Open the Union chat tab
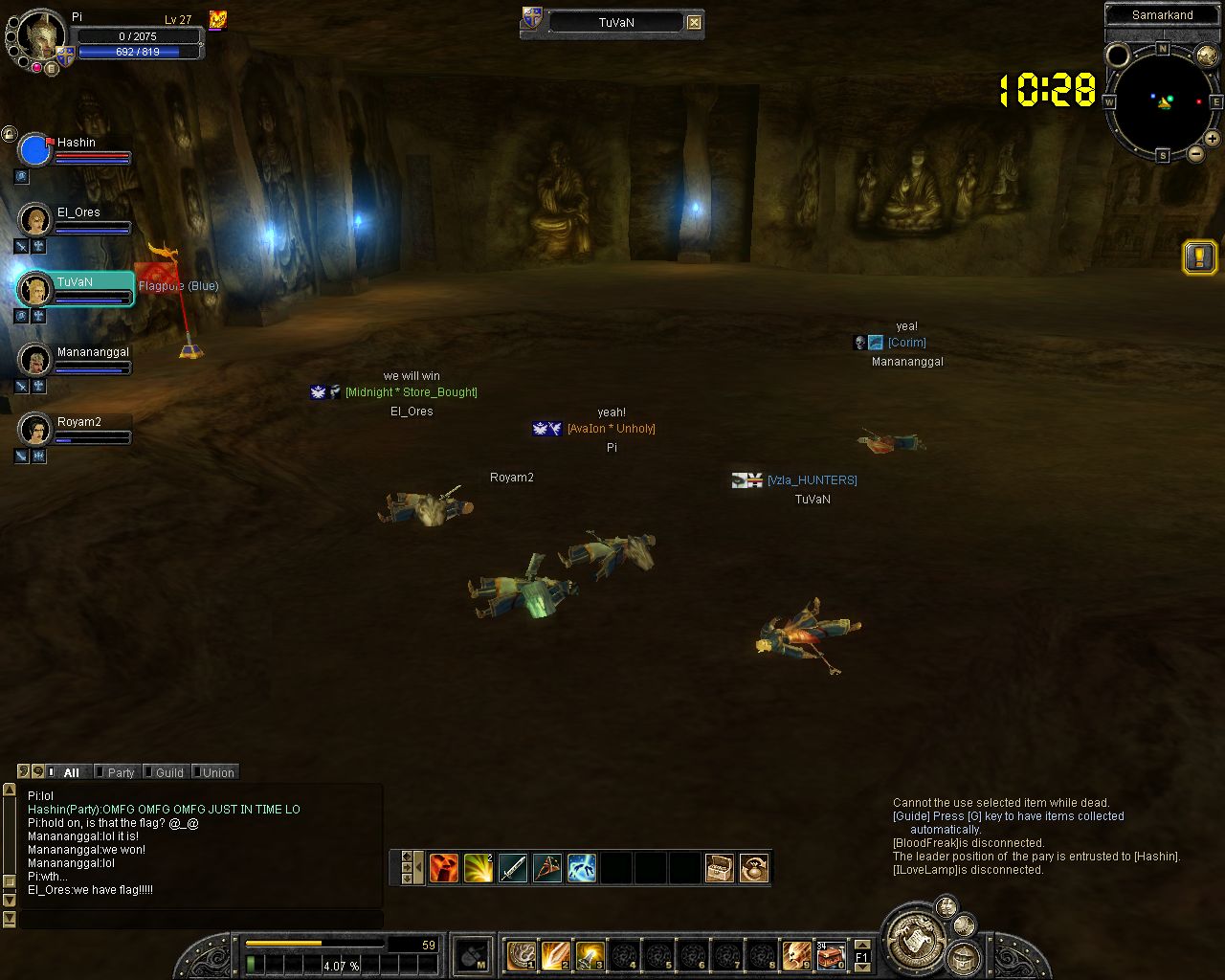The image size is (1225, 980). [217, 772]
